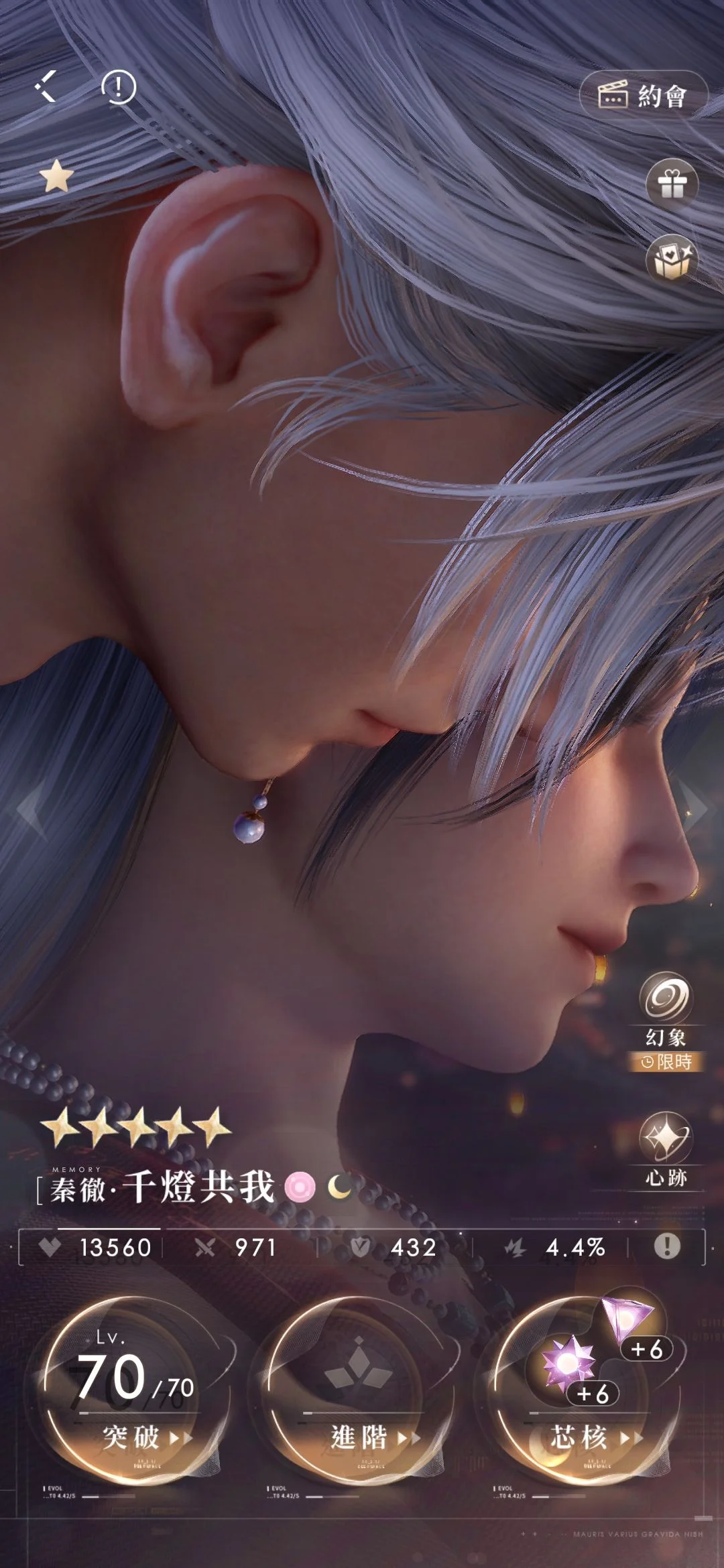
Task: Go back using the top-left arrow
Action: click(x=46, y=87)
